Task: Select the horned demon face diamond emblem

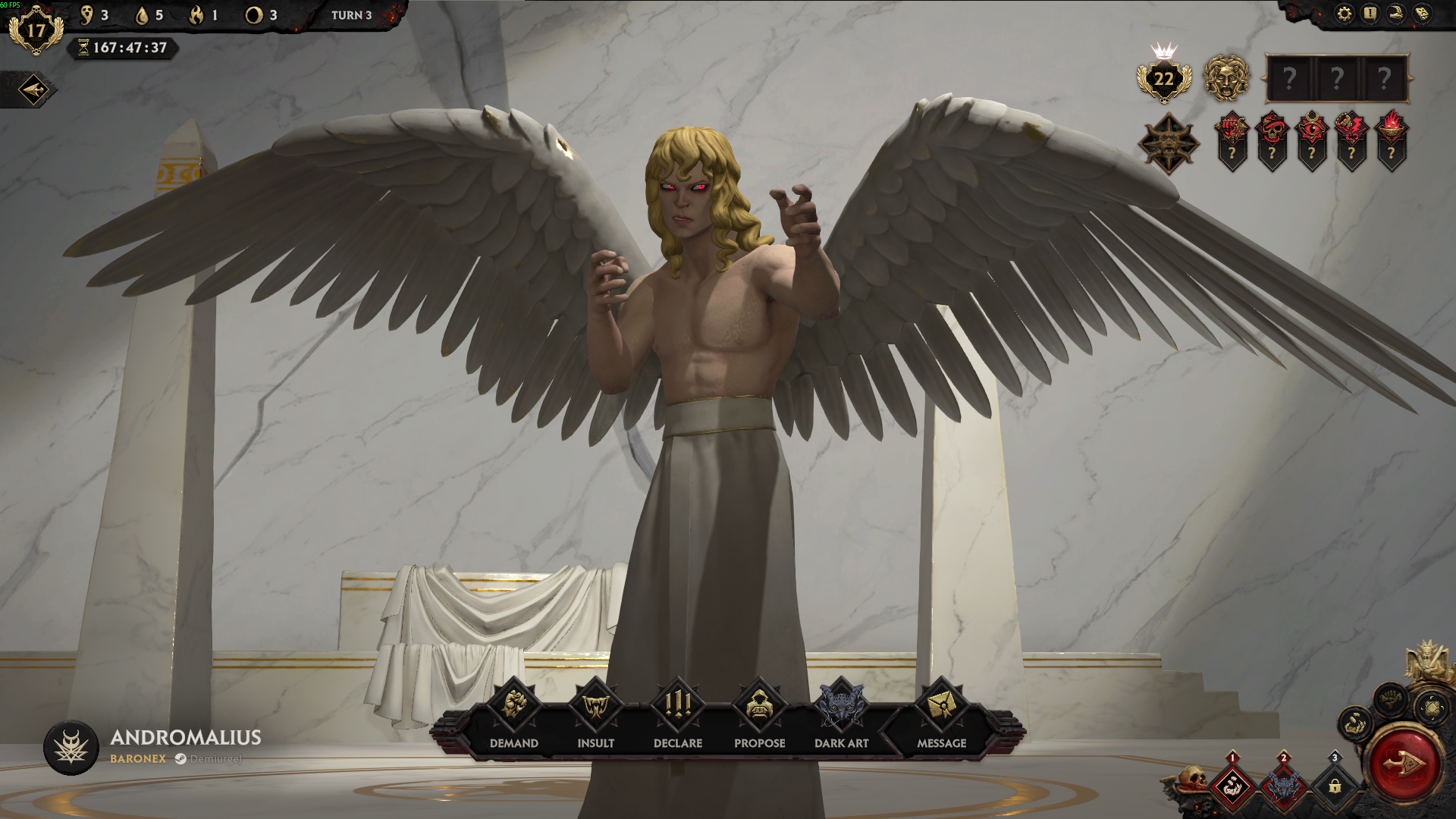Action: coord(1169,143)
